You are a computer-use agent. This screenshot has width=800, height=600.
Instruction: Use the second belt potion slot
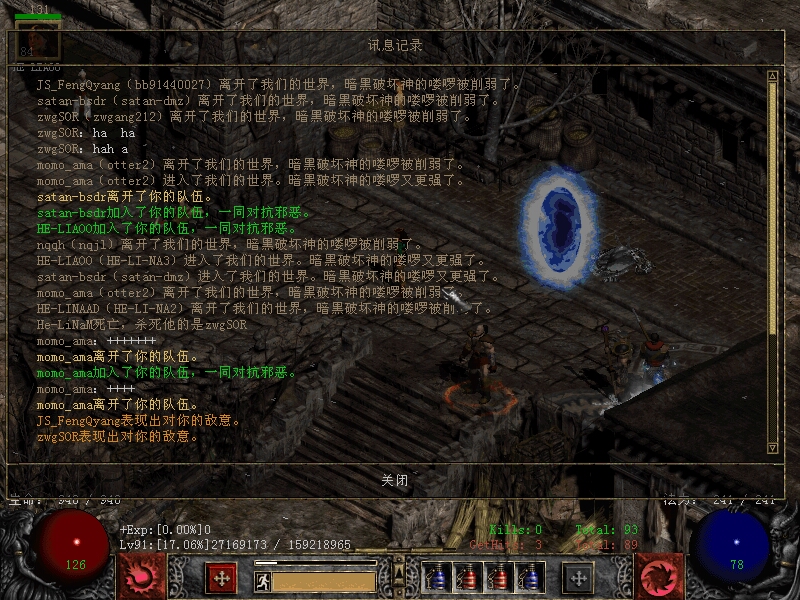(468, 577)
